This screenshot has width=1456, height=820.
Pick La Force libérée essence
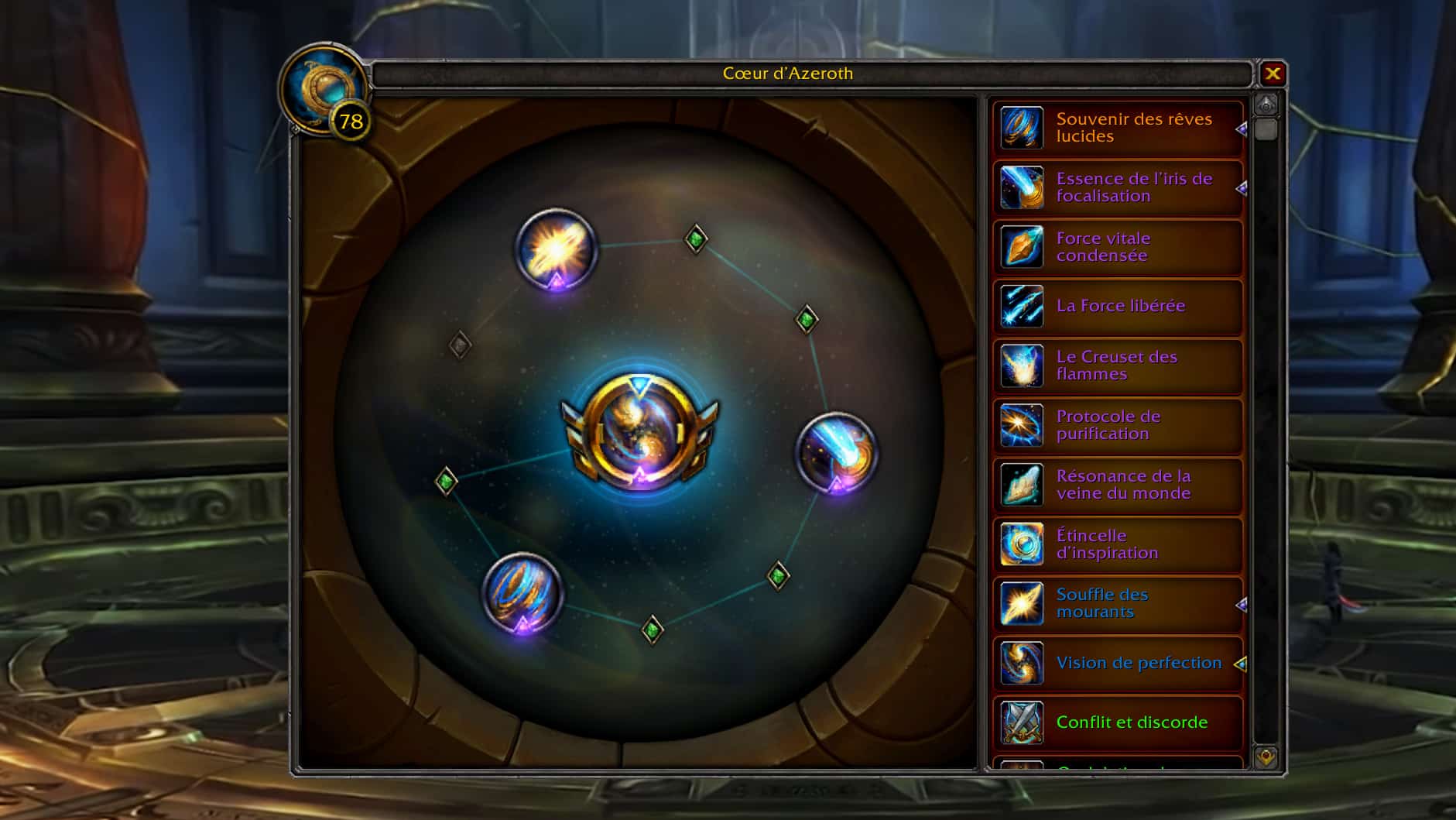coord(1118,306)
